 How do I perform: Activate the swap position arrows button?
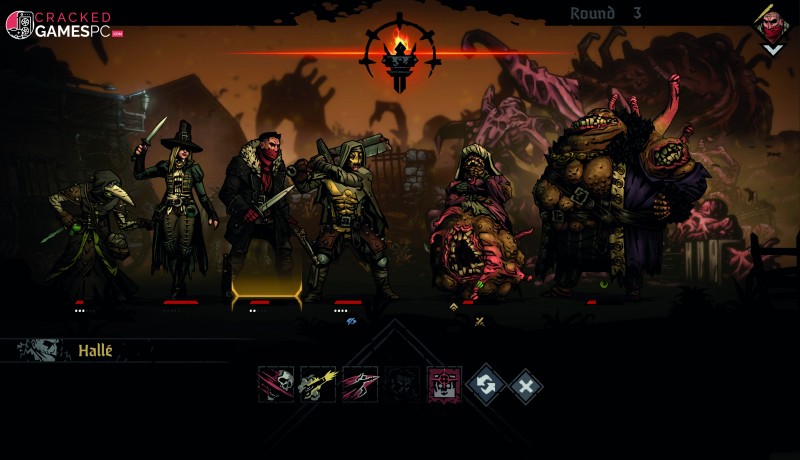tap(485, 385)
